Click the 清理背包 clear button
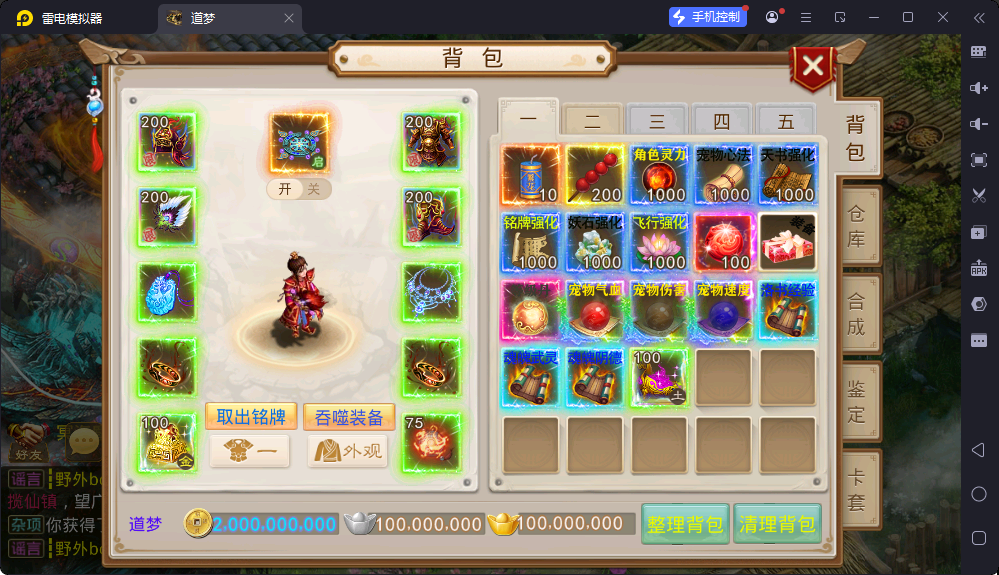The image size is (999, 575). 777,524
